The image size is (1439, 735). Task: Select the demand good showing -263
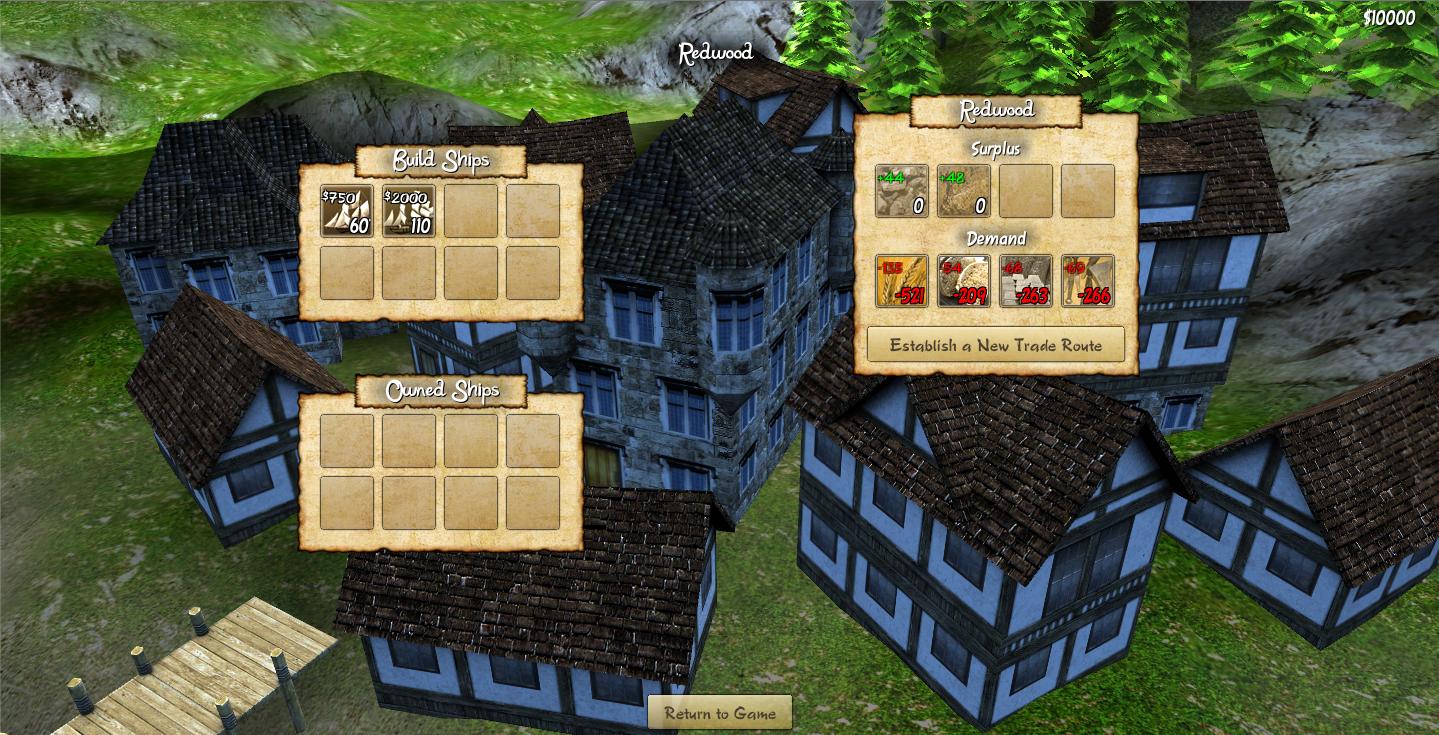tap(1025, 281)
